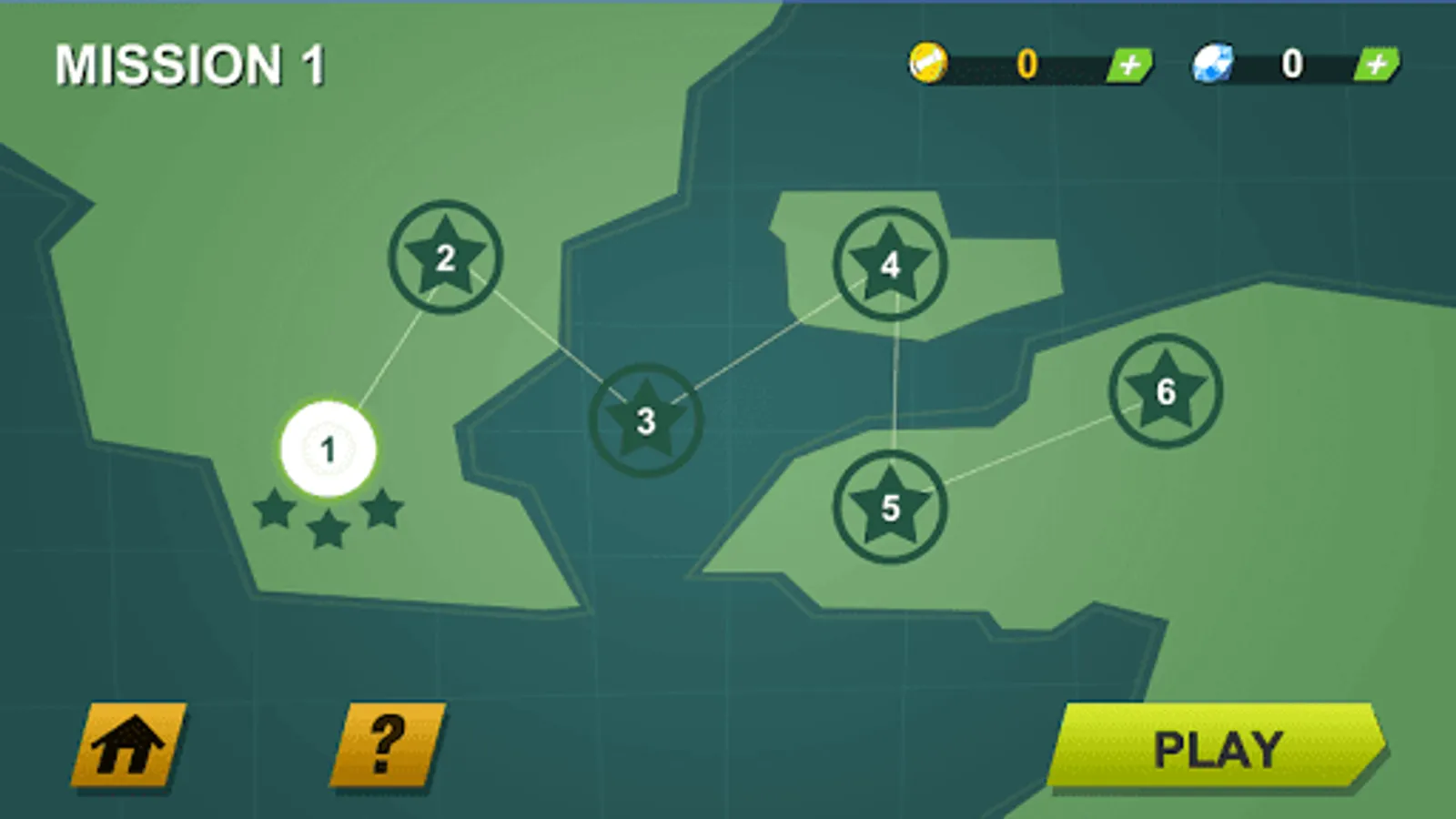Click the coin amount display showing 0
The height and width of the screenshot is (819, 1456).
point(1026,62)
